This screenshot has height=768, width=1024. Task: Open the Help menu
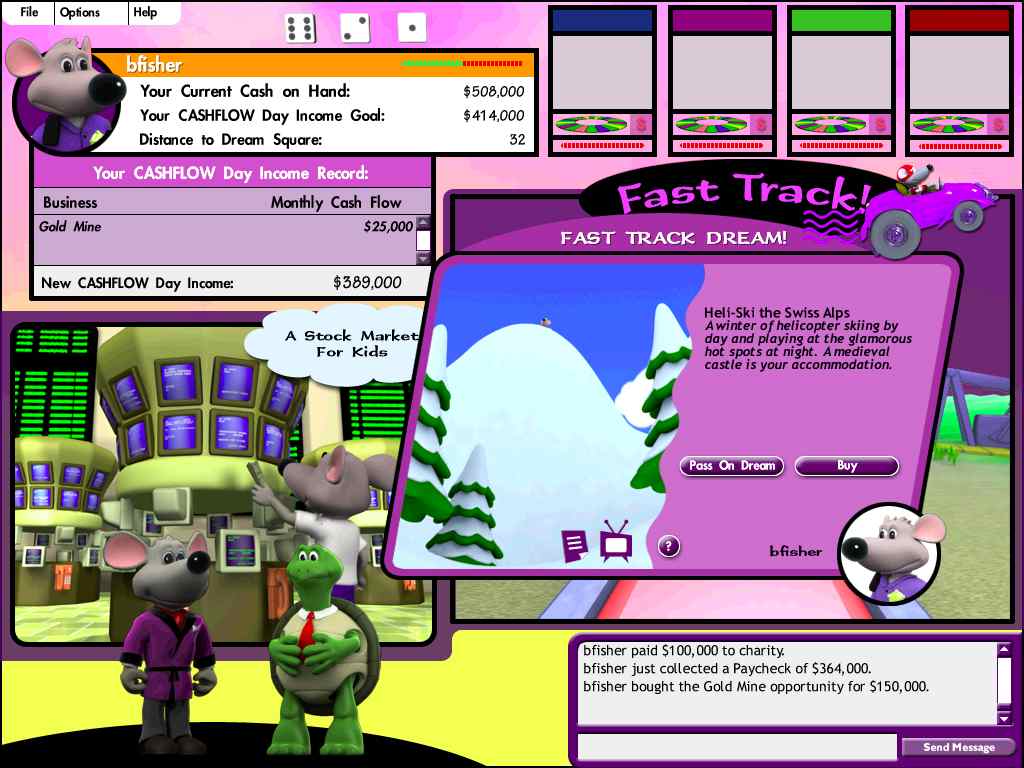click(145, 12)
